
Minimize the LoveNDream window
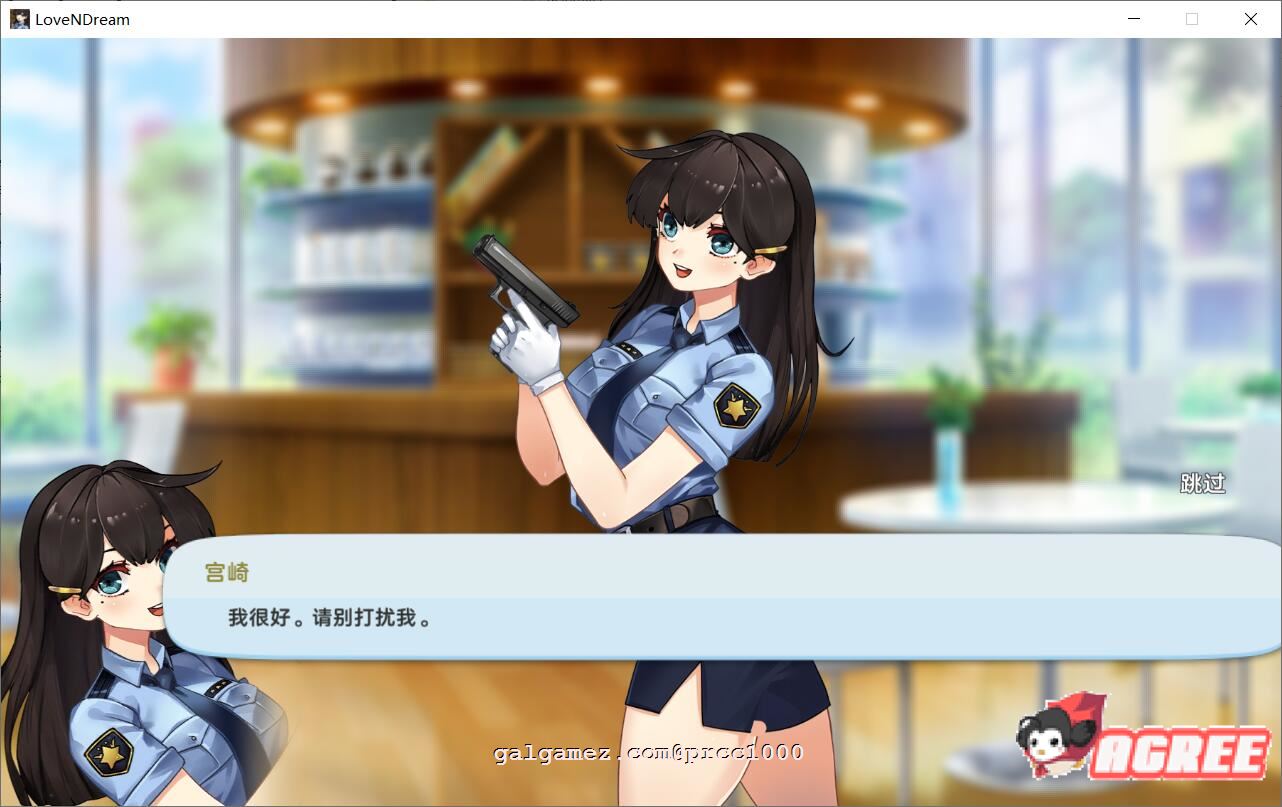1134,19
